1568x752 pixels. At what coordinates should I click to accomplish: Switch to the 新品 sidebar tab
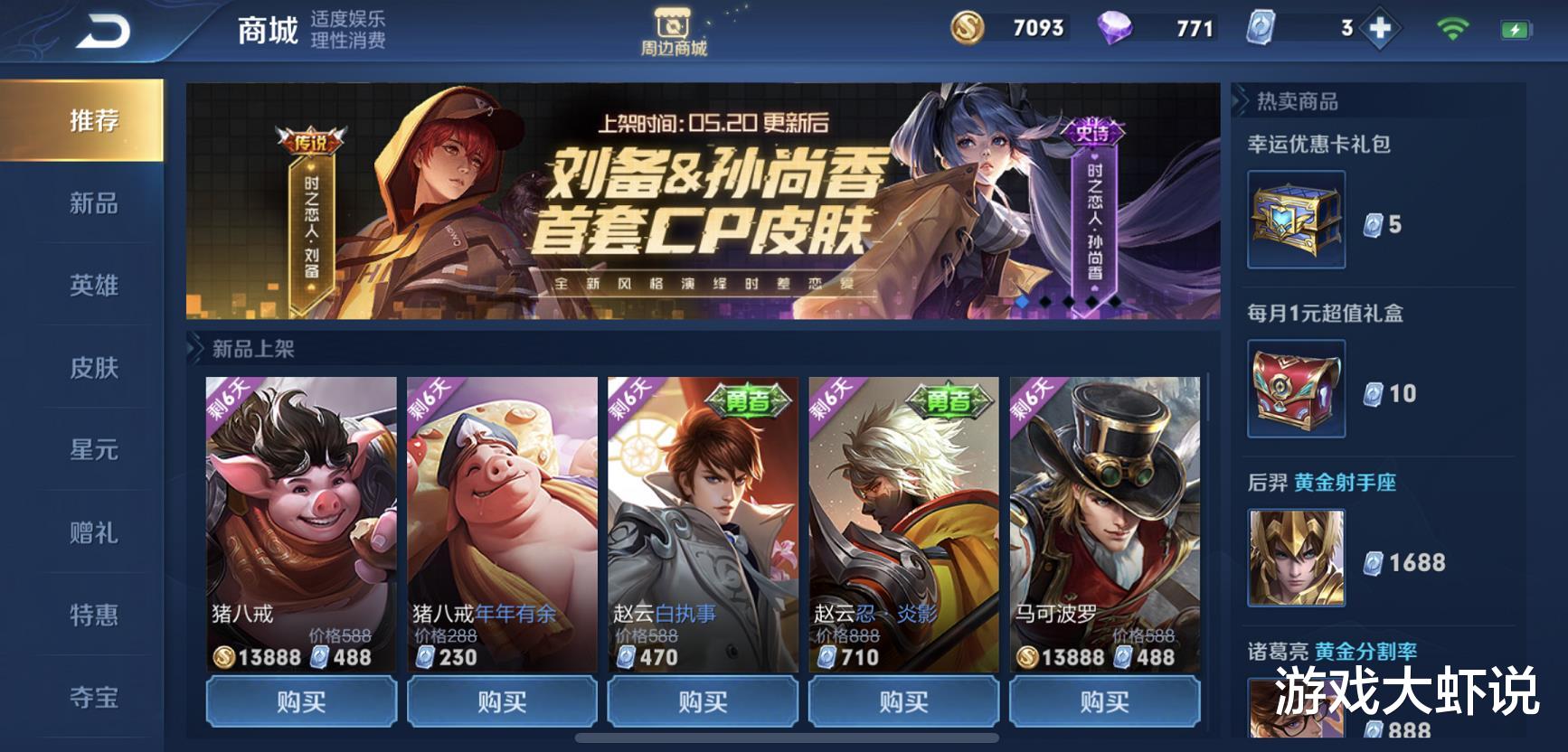click(x=93, y=203)
